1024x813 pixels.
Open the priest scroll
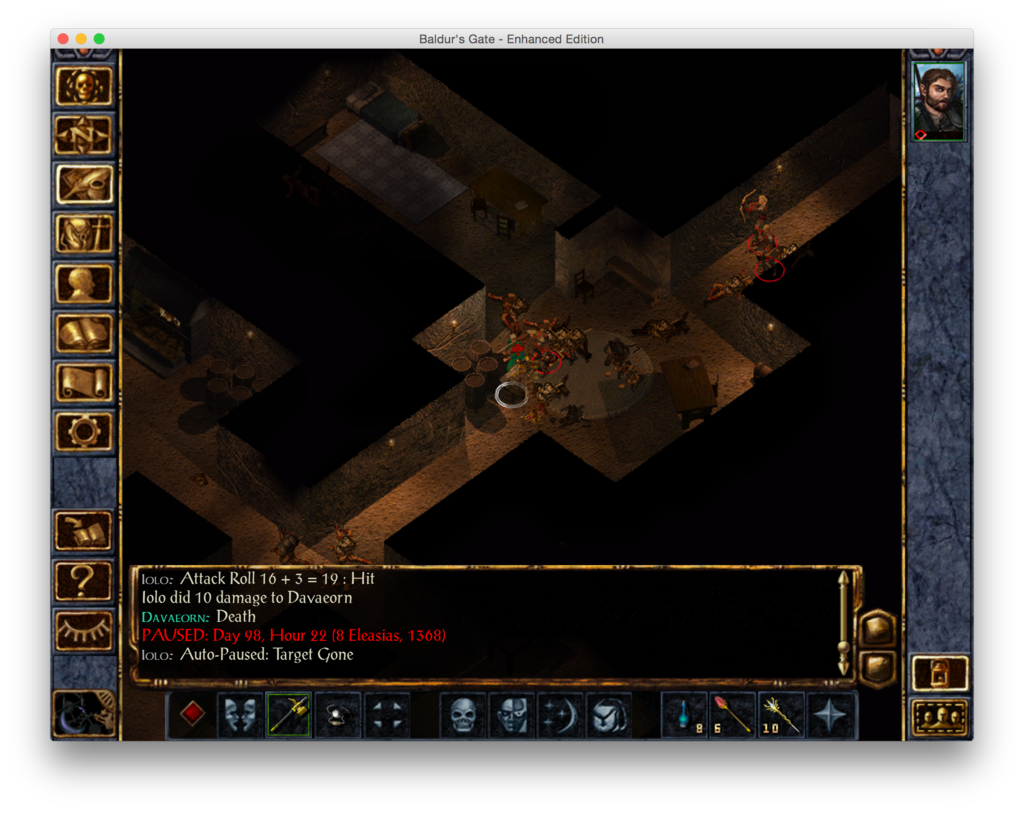[x=84, y=381]
